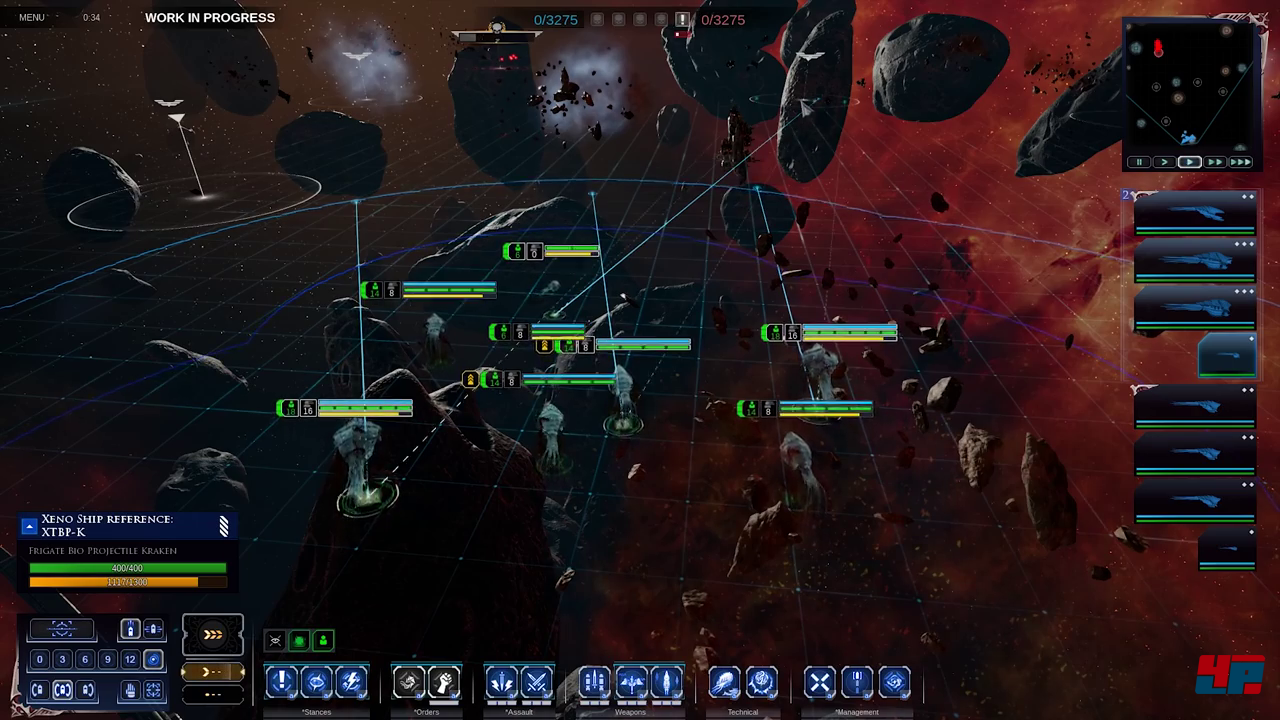Click the tactical minimap
Viewport: 1280px width, 720px height.
1189,85
